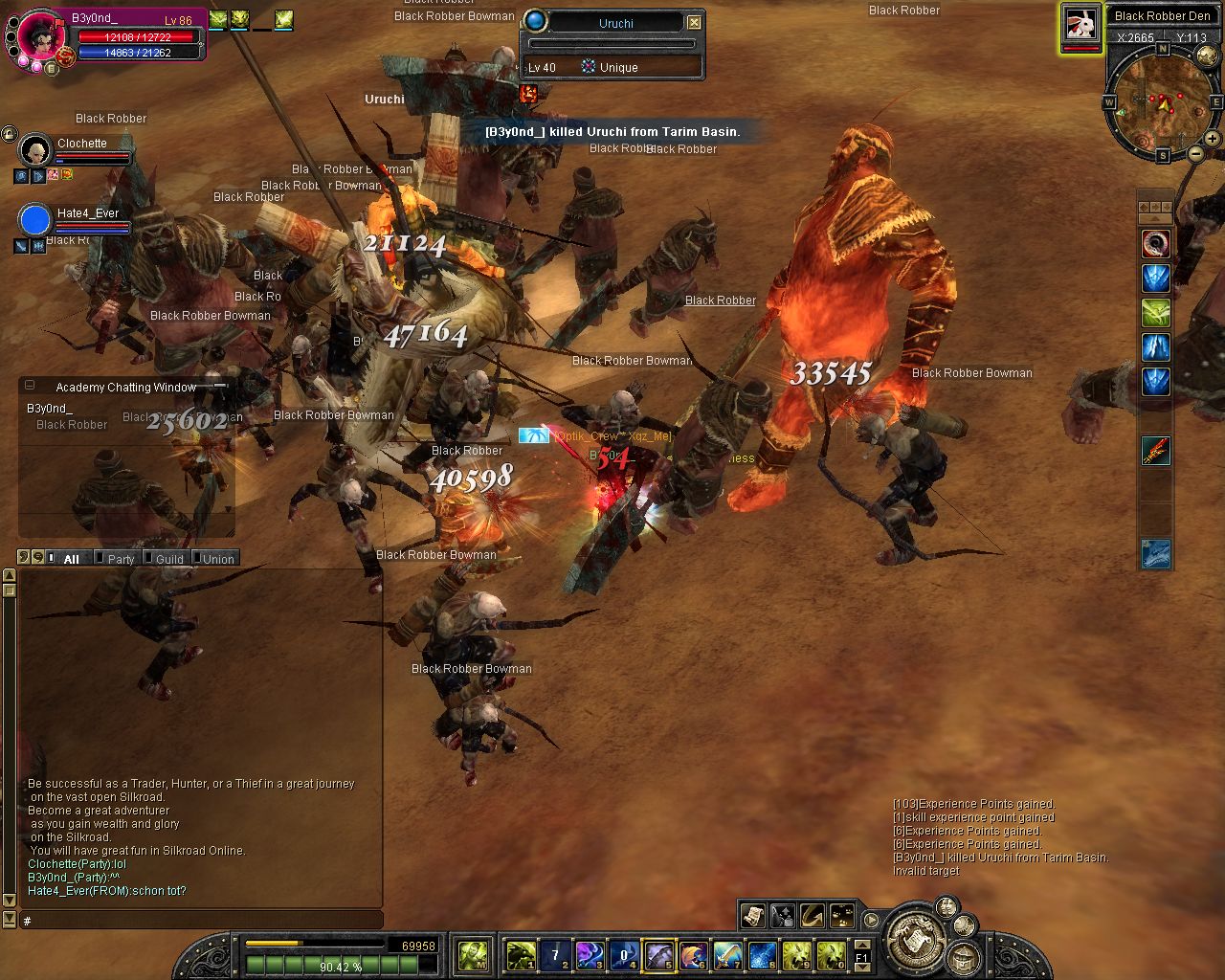The image size is (1225, 980).
Task: Use the red swirl skill in side bar
Action: click(x=1156, y=244)
